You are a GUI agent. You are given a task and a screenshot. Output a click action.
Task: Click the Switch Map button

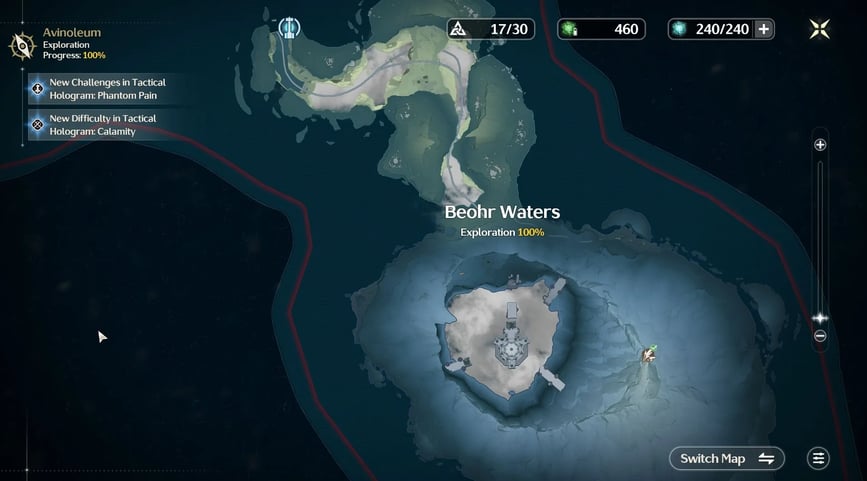[x=726, y=459]
